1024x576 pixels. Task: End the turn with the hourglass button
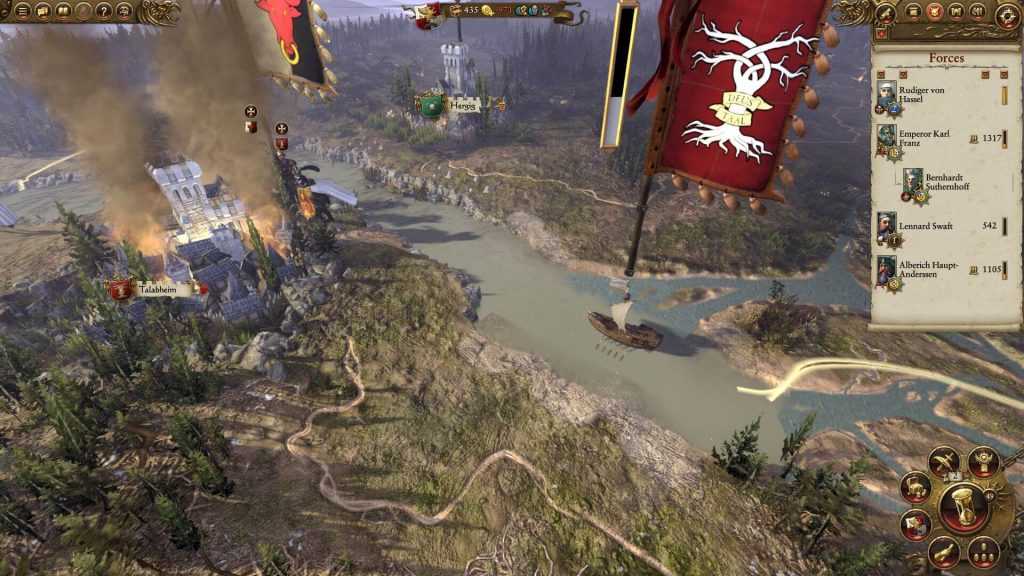964,508
